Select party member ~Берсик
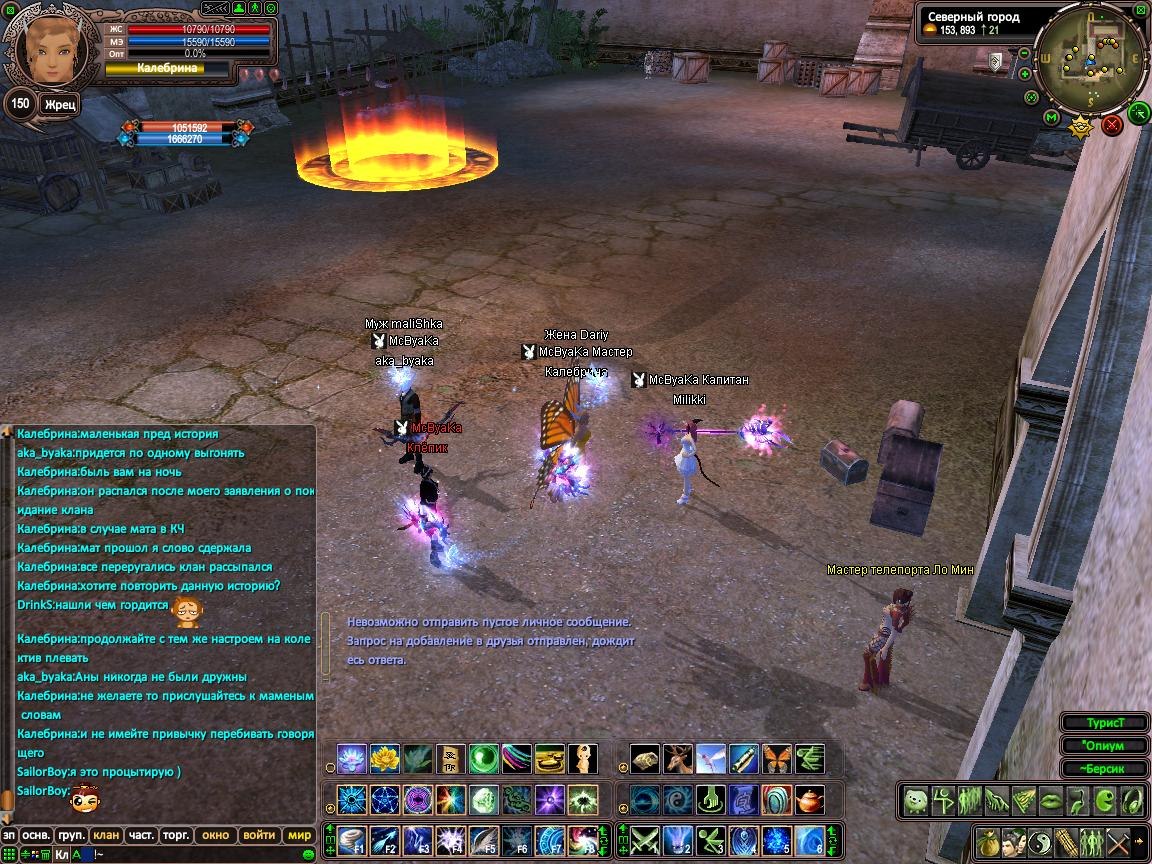1152x864 pixels. click(x=1105, y=768)
